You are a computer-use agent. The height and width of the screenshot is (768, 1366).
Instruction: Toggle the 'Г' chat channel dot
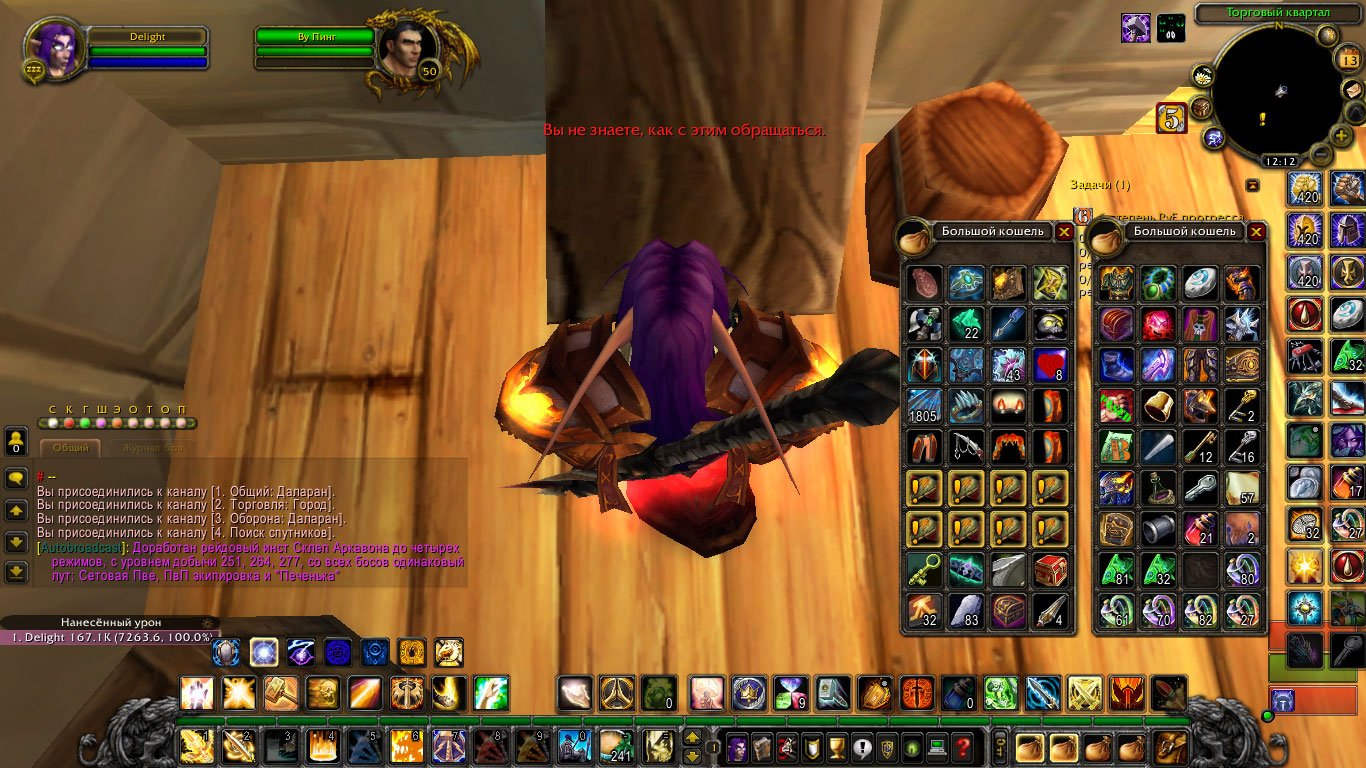click(86, 424)
